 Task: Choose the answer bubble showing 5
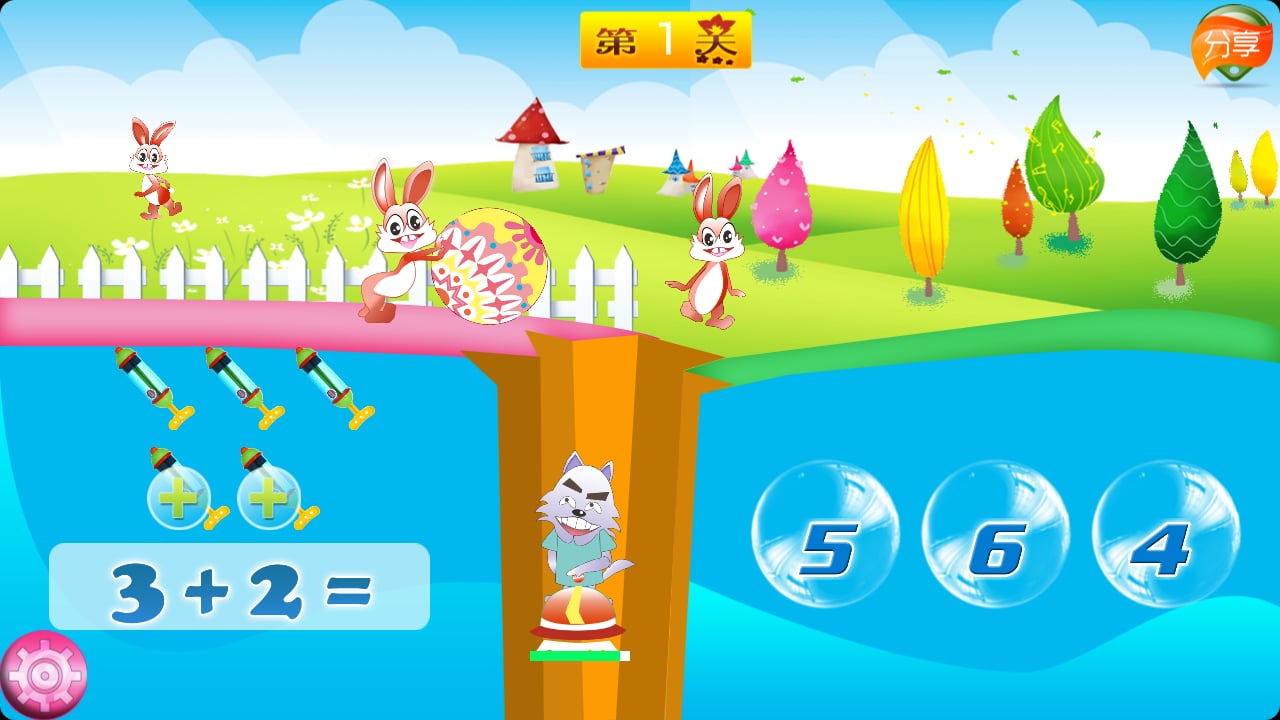[x=825, y=534]
